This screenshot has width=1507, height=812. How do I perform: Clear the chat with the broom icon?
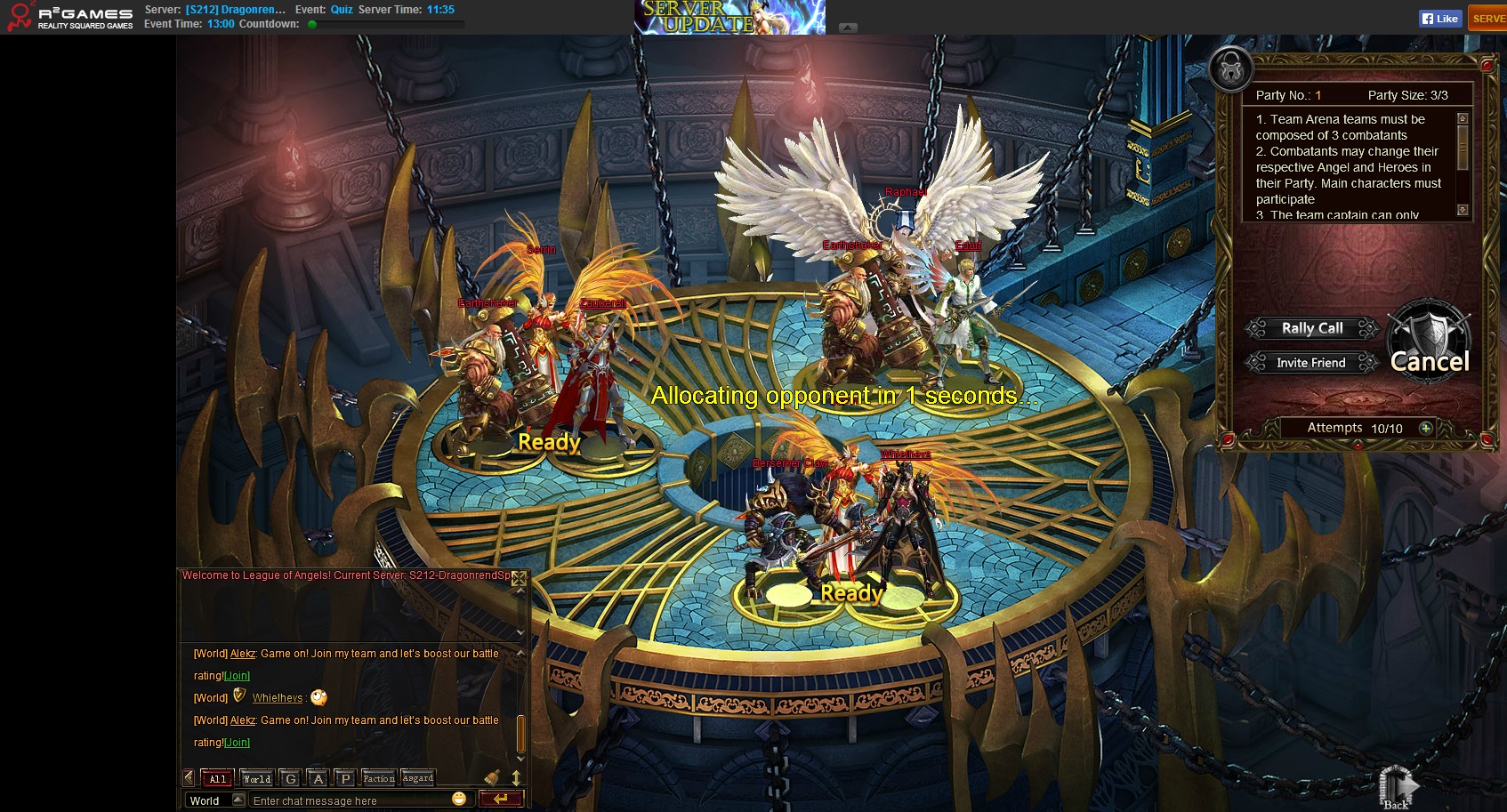(492, 777)
